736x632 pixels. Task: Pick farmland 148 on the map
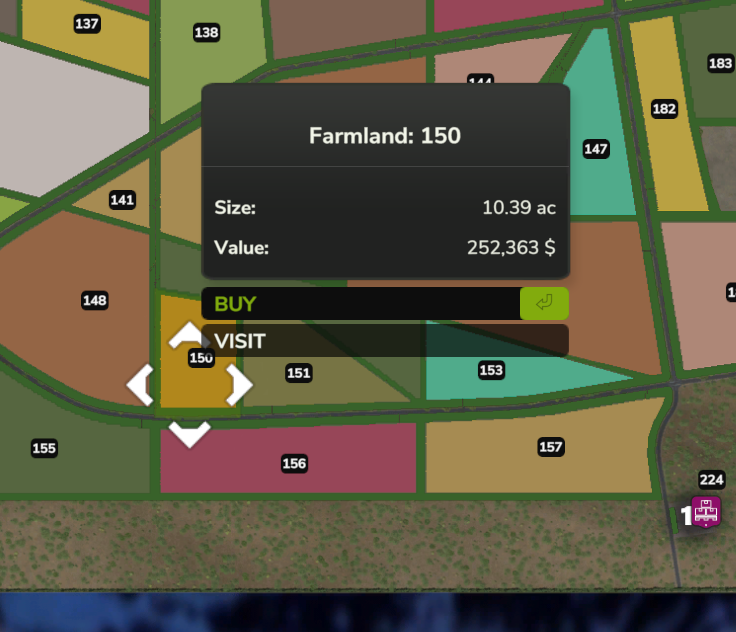click(95, 300)
